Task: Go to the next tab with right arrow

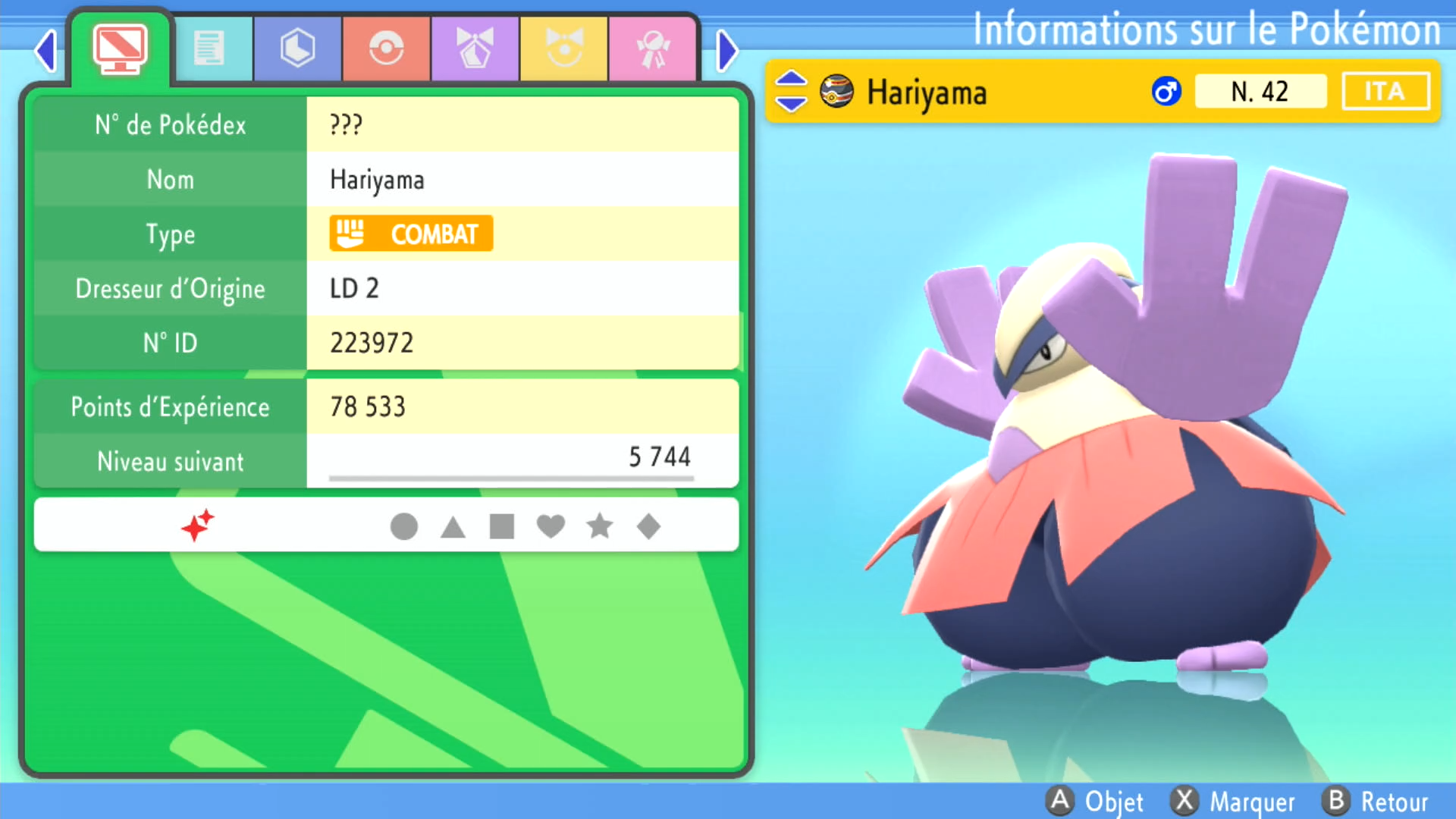Action: click(x=726, y=52)
